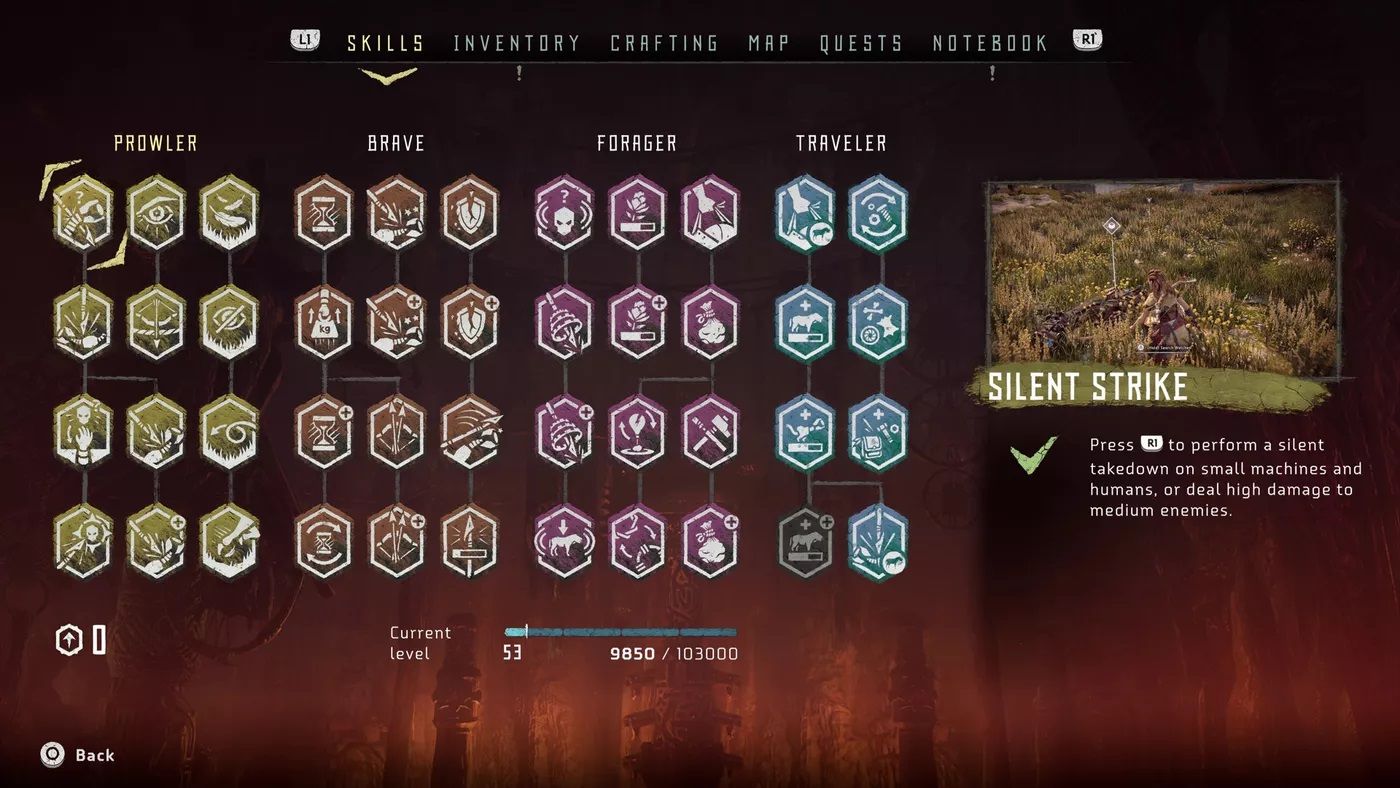Select the horse mount skill in Traveler tree
Screen dimensions: 1400x788
pyautogui.click(x=807, y=322)
